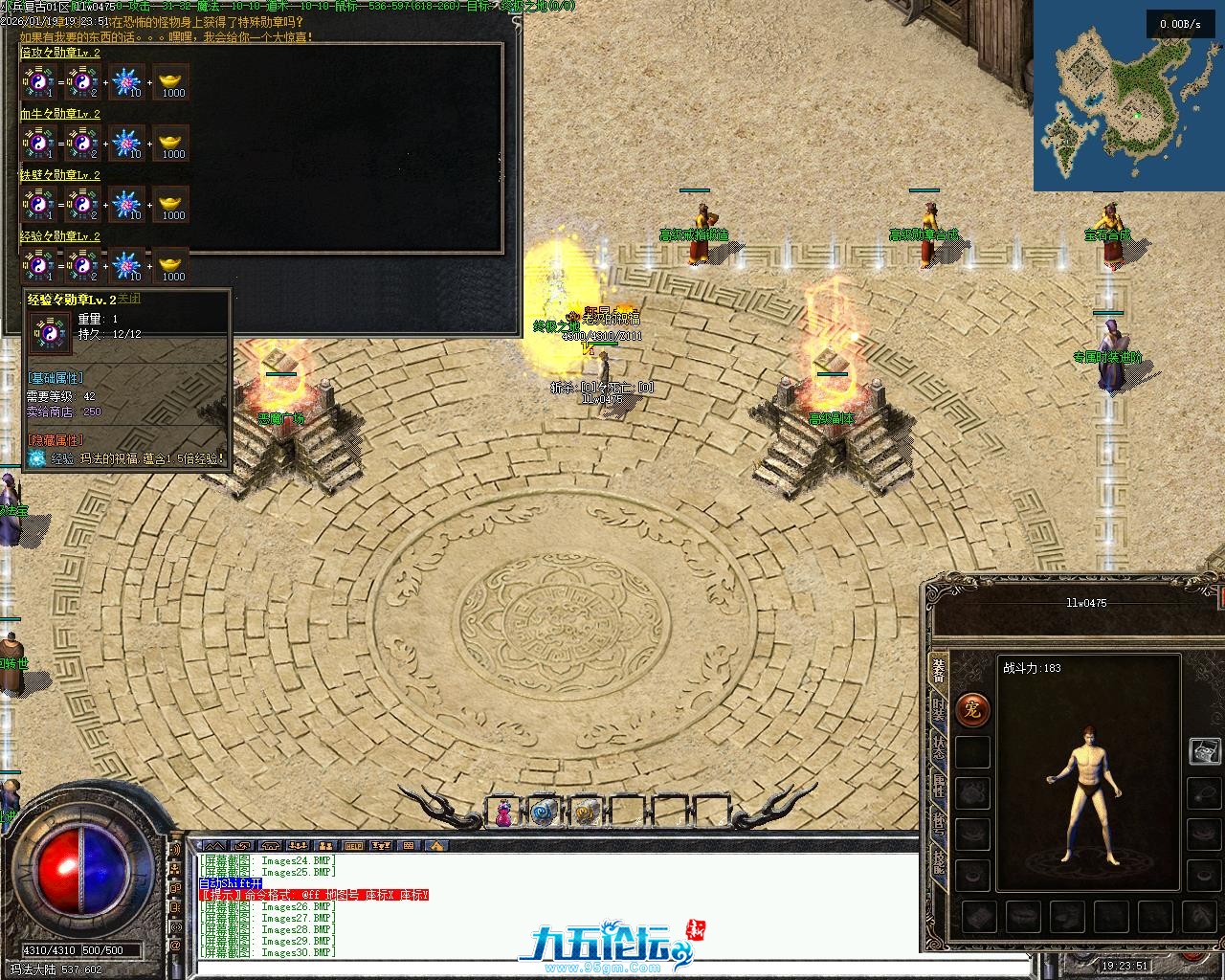This screenshot has height=980, width=1225.
Task: Show the 技能 tab
Action: click(x=939, y=863)
